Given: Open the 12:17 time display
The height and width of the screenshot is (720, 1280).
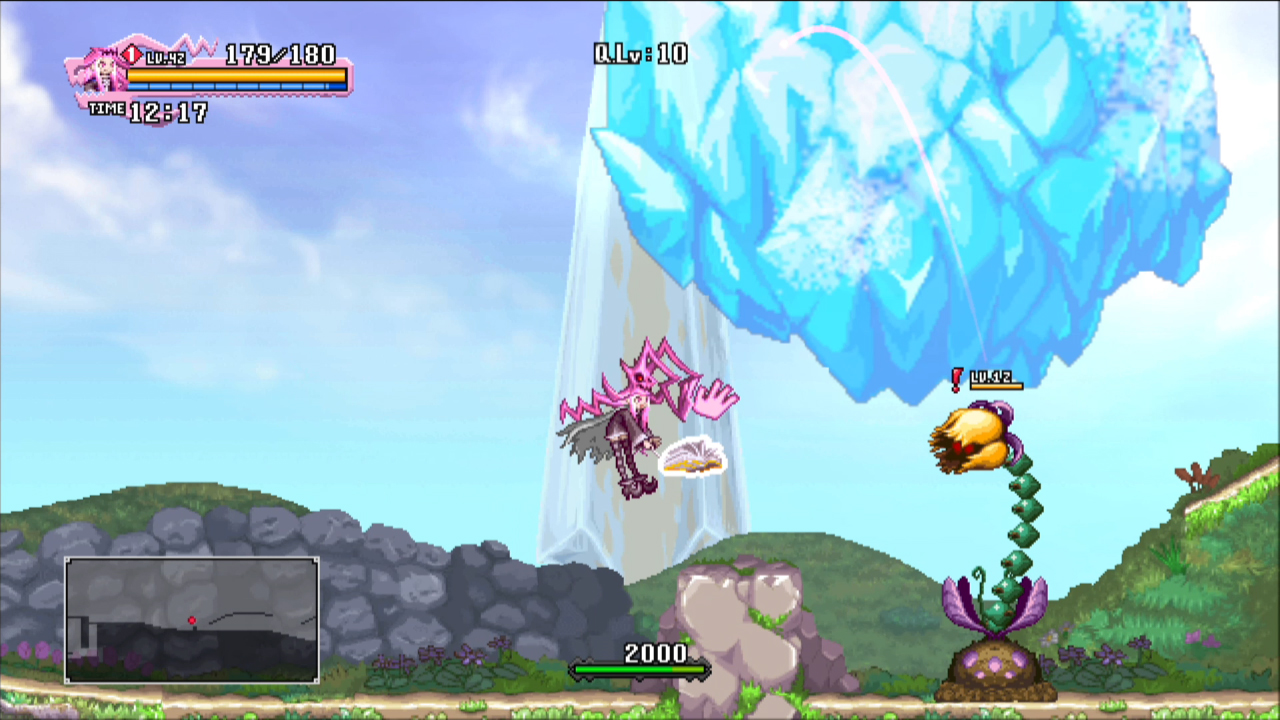Looking at the screenshot, I should (168, 110).
